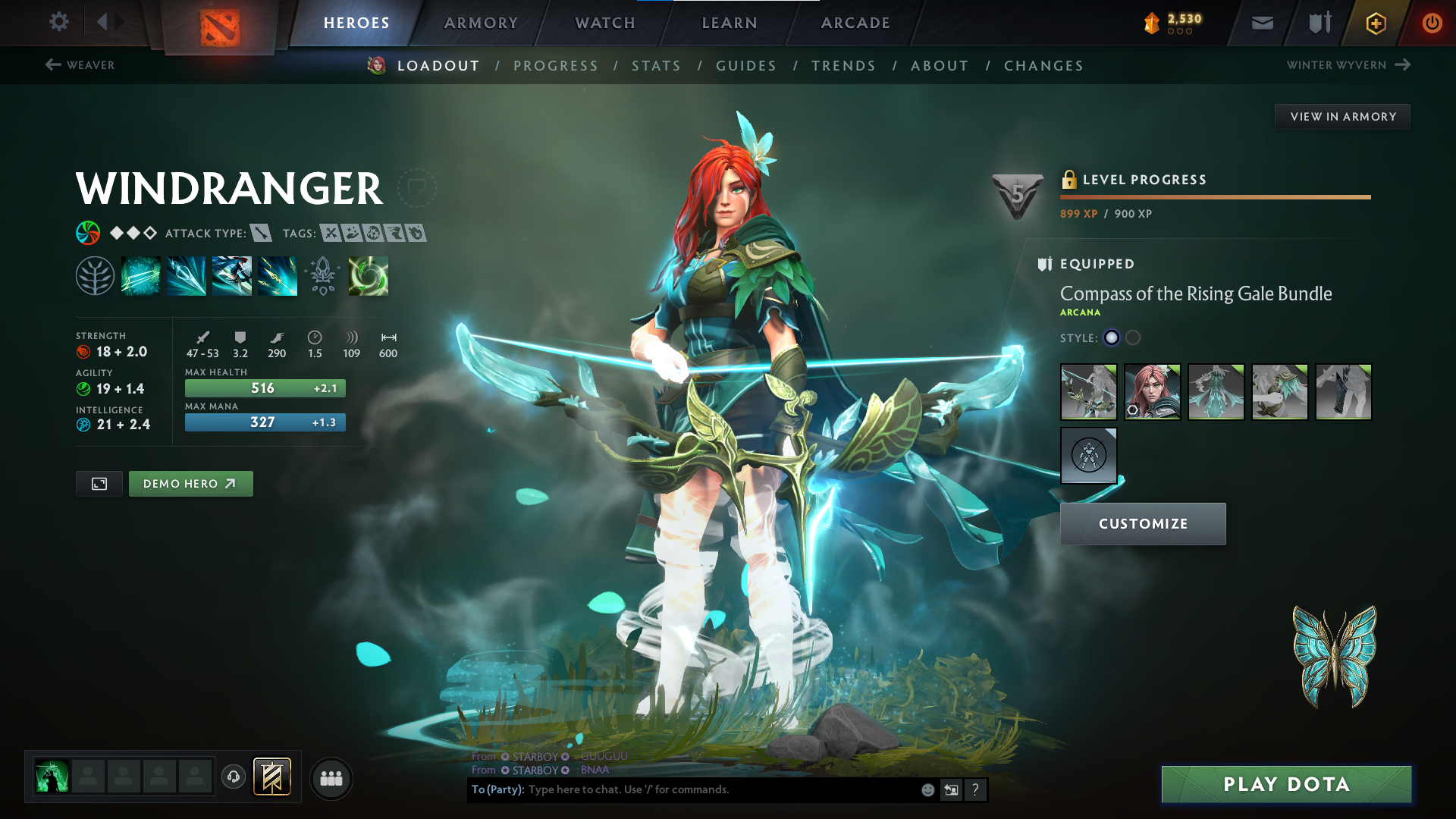This screenshot has height=819, width=1456.
Task: Click the Aghanim's Scepter upgrade icon
Action: (x=323, y=275)
